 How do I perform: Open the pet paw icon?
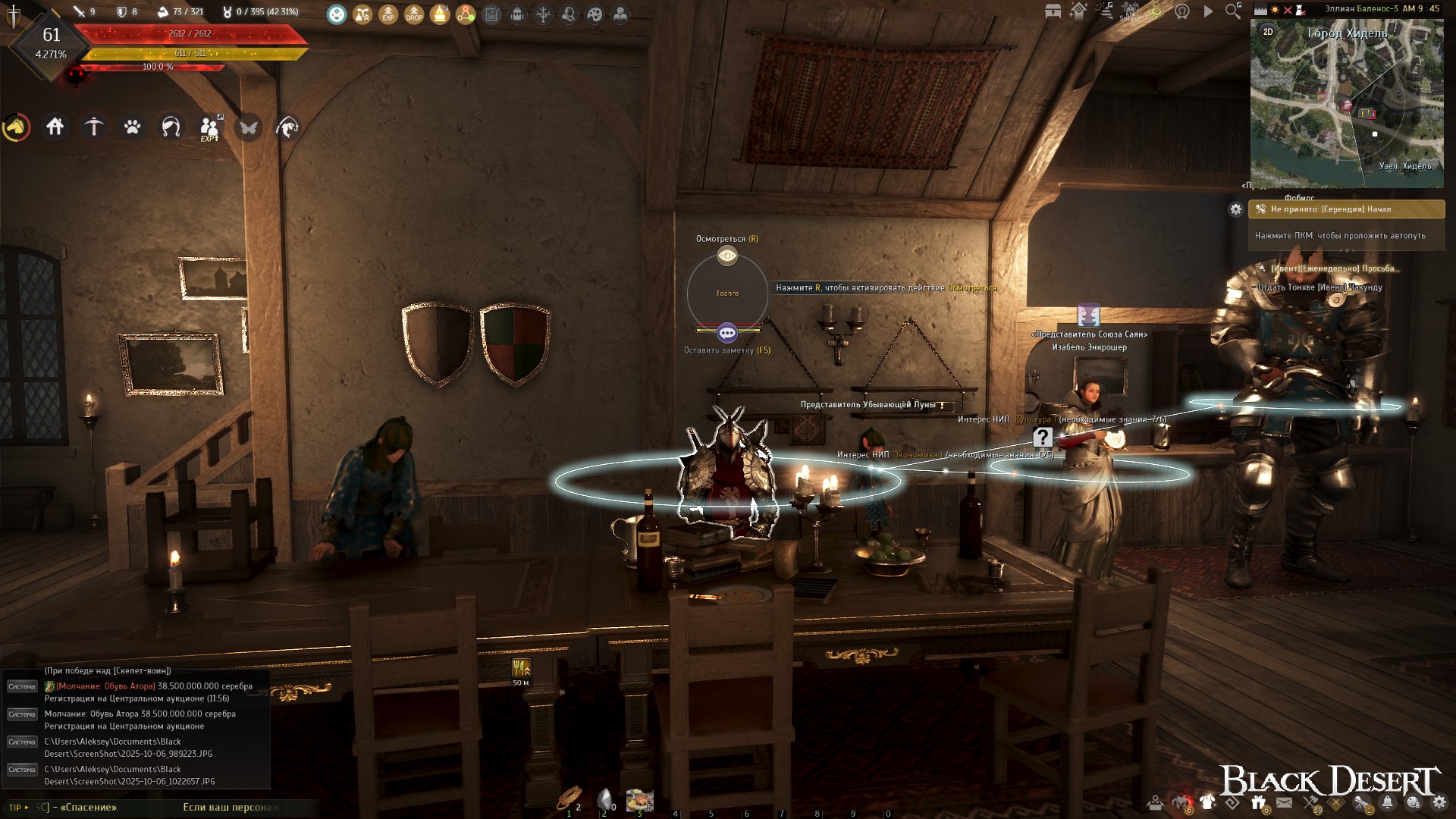133,127
